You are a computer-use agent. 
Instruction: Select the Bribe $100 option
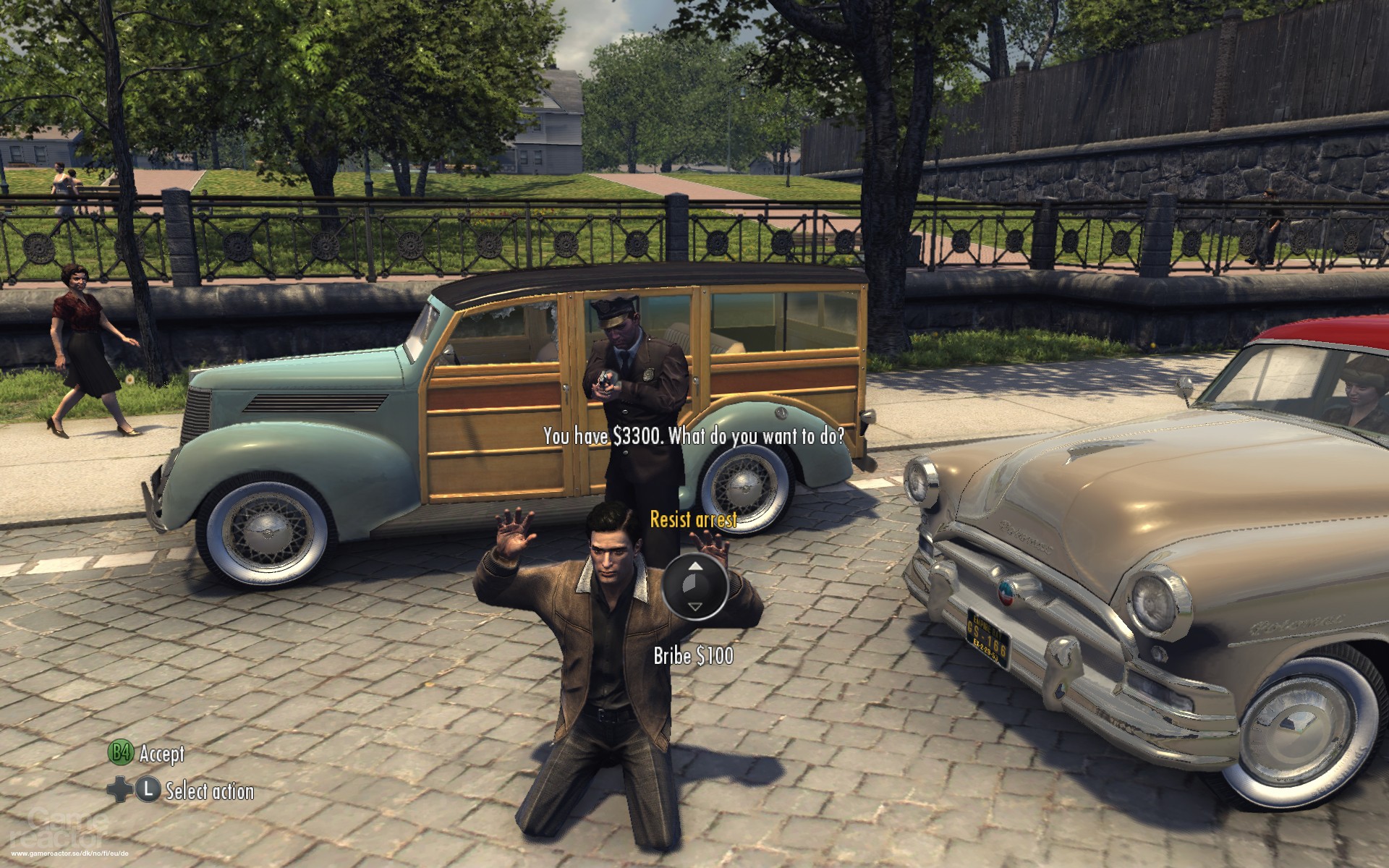[x=693, y=655]
